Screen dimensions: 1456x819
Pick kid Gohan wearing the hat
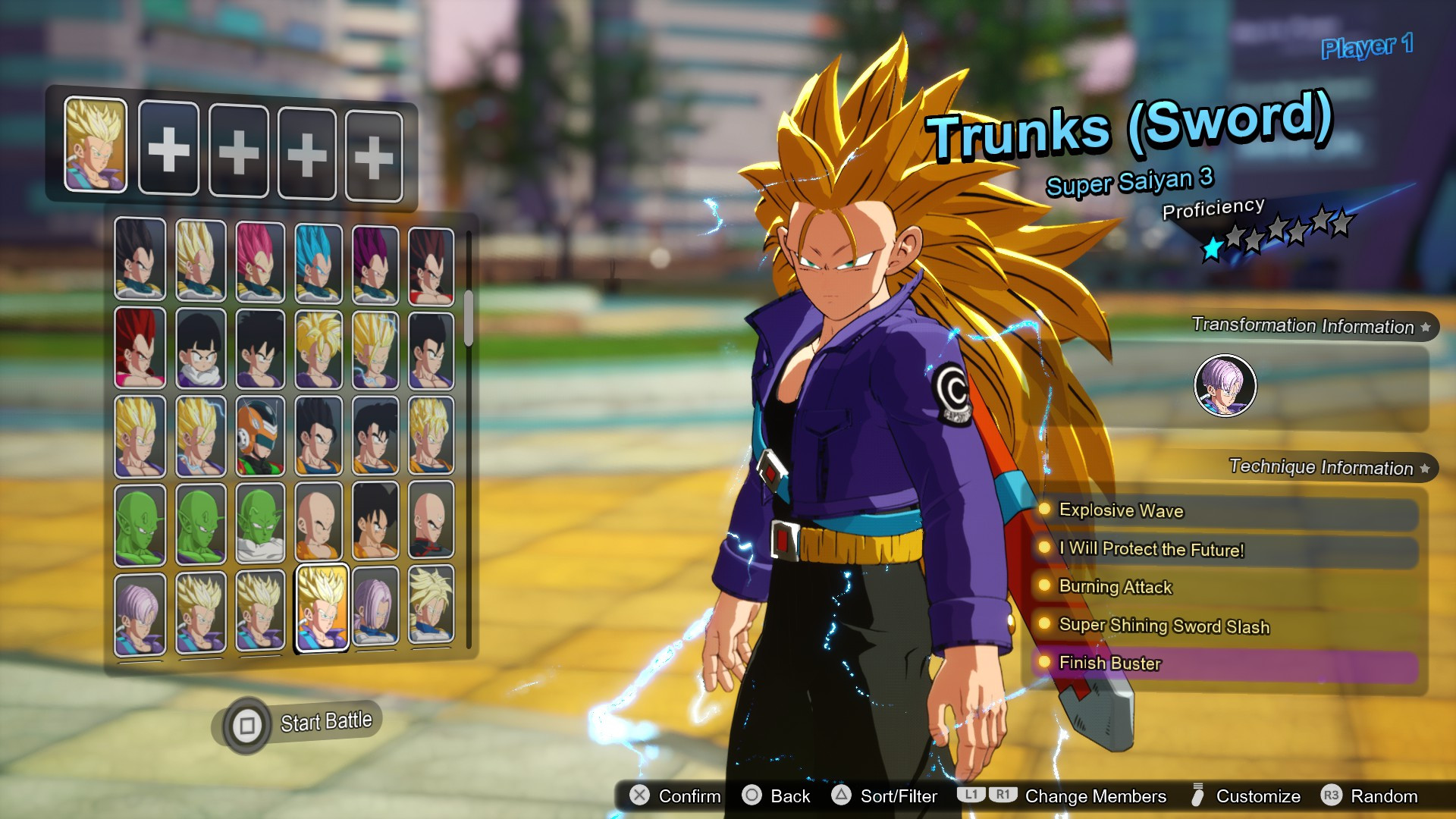coord(200,349)
